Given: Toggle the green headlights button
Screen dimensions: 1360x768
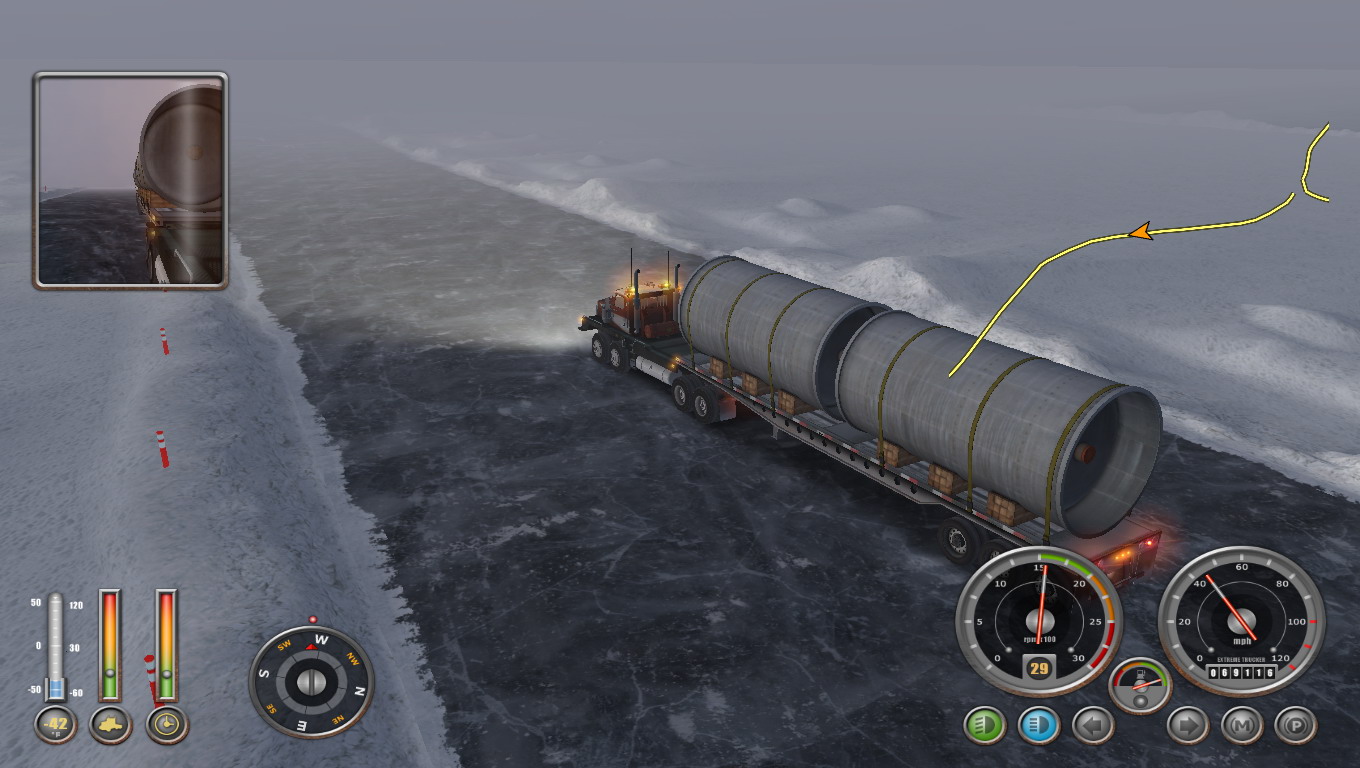Looking at the screenshot, I should (x=985, y=725).
